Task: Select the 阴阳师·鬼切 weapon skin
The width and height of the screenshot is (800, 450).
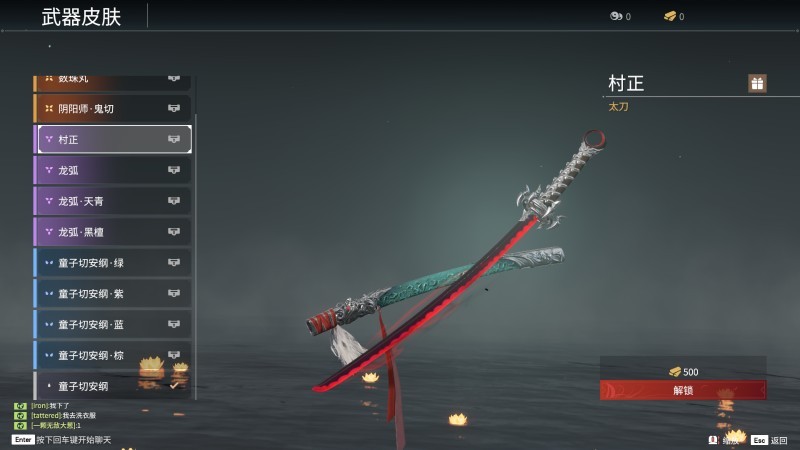Action: click(112, 108)
